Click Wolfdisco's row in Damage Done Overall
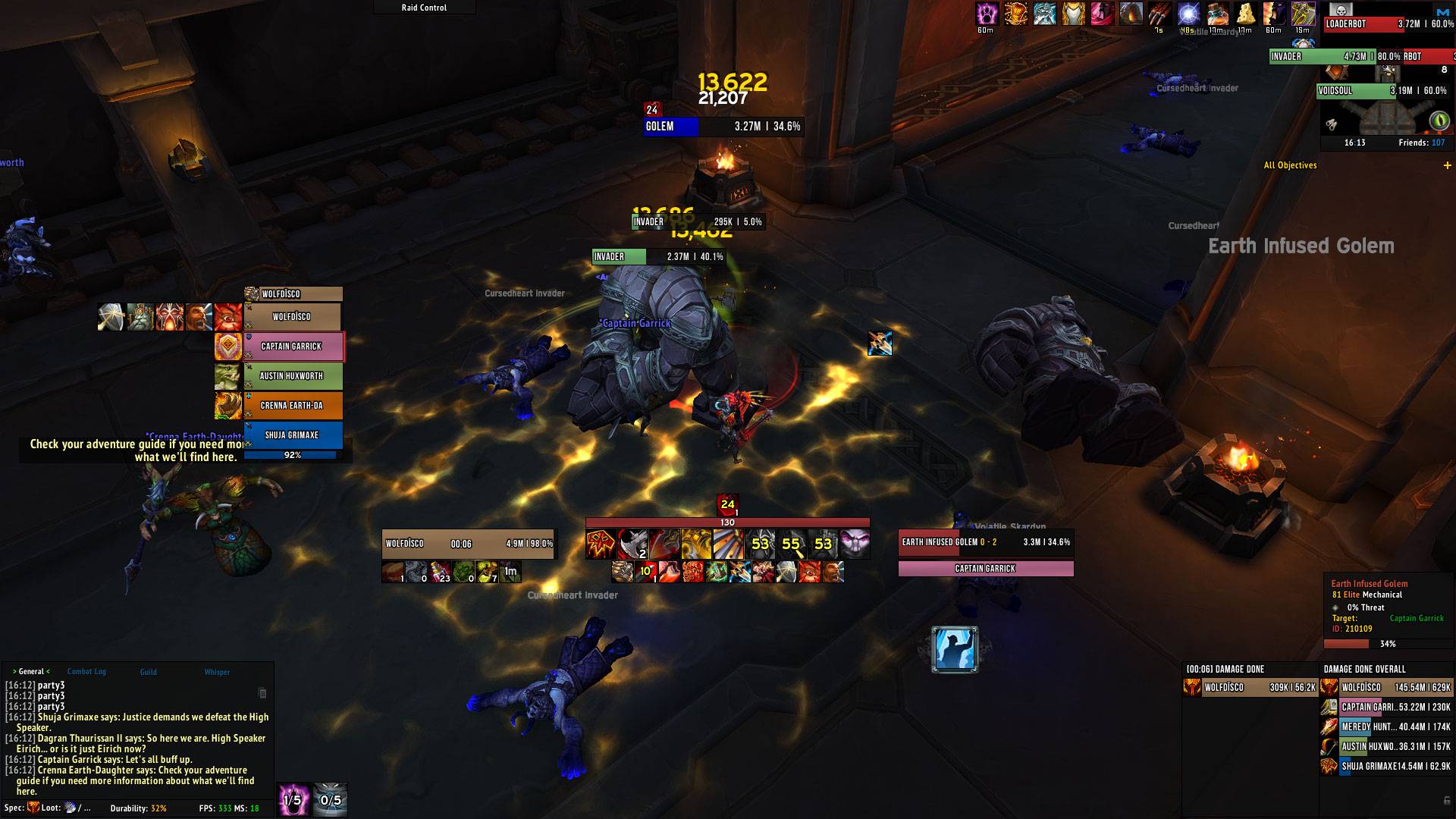The image size is (1456, 819). [x=1387, y=688]
